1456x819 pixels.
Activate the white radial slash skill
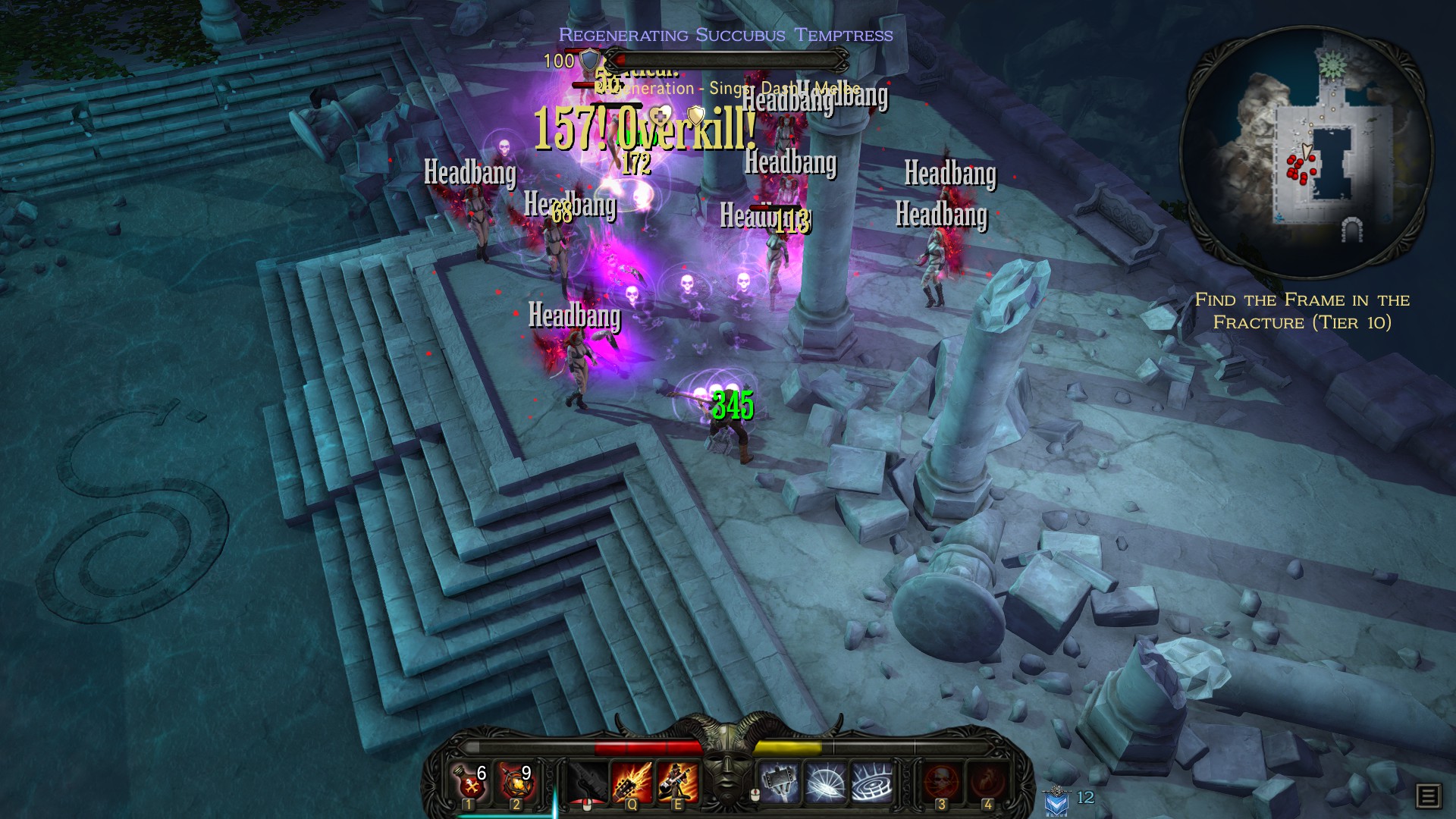click(827, 783)
